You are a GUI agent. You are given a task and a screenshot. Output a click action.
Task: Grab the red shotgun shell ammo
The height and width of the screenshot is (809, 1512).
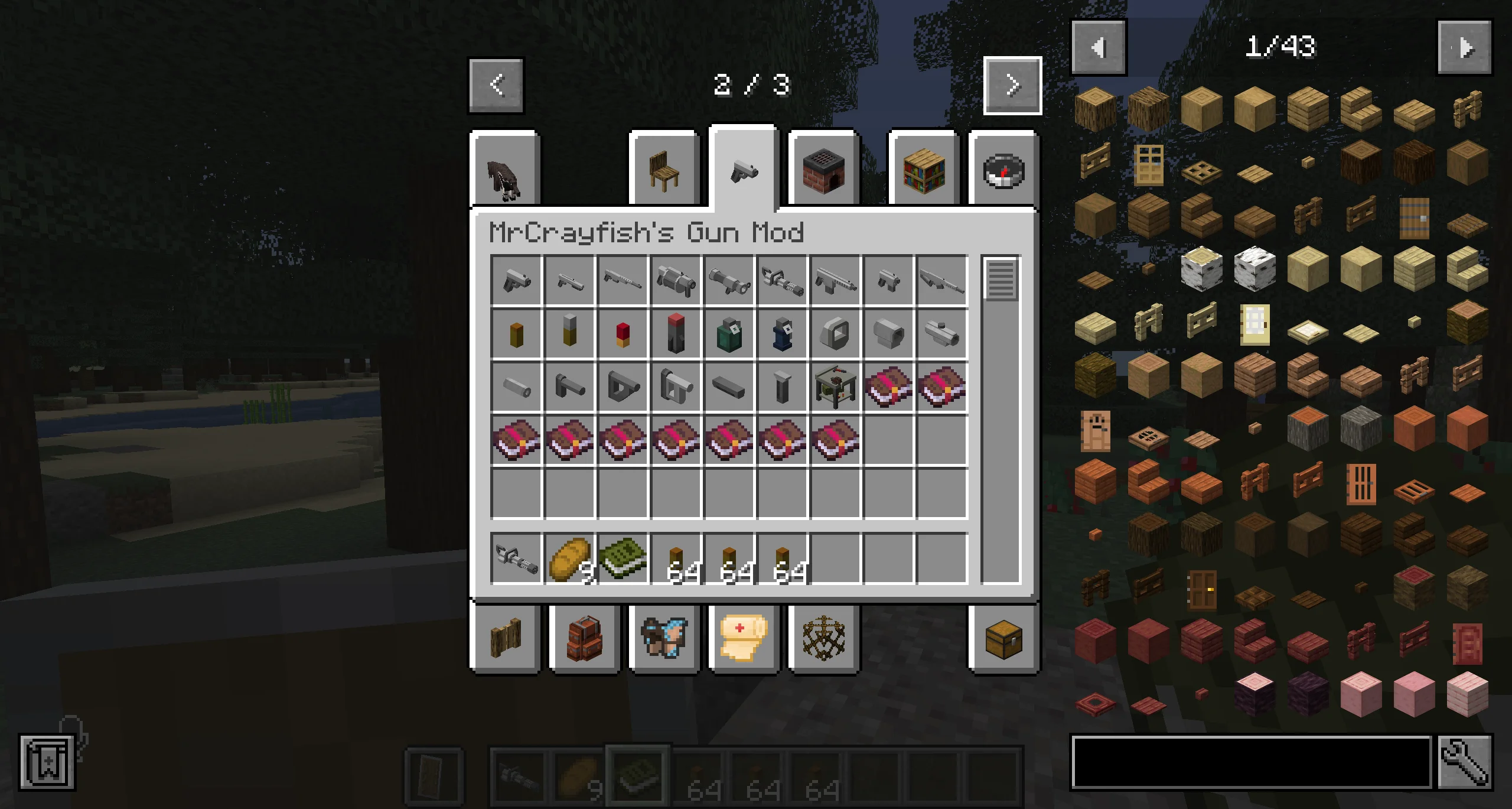click(623, 333)
